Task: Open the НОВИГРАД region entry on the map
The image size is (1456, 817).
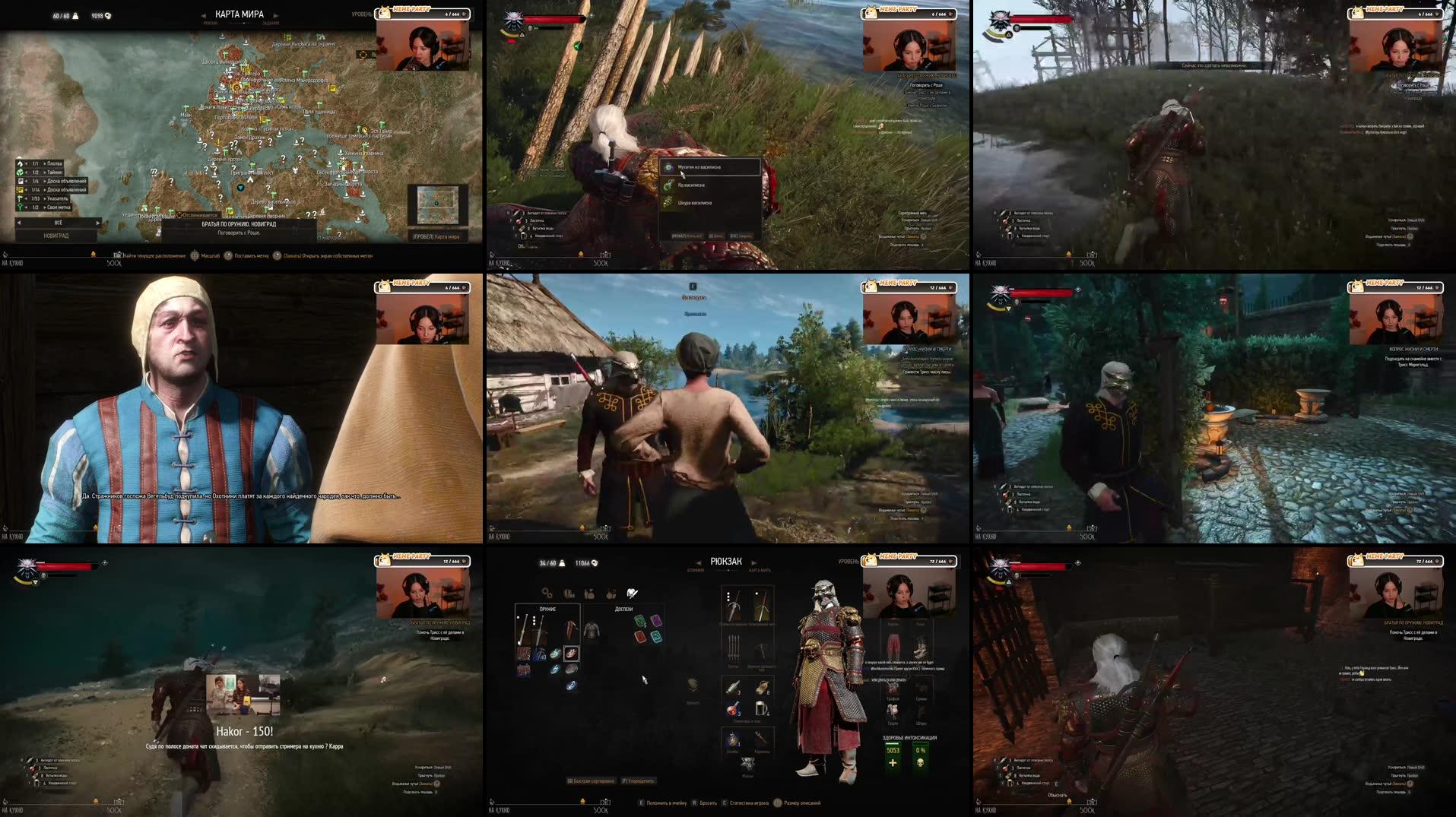Action: click(x=57, y=236)
